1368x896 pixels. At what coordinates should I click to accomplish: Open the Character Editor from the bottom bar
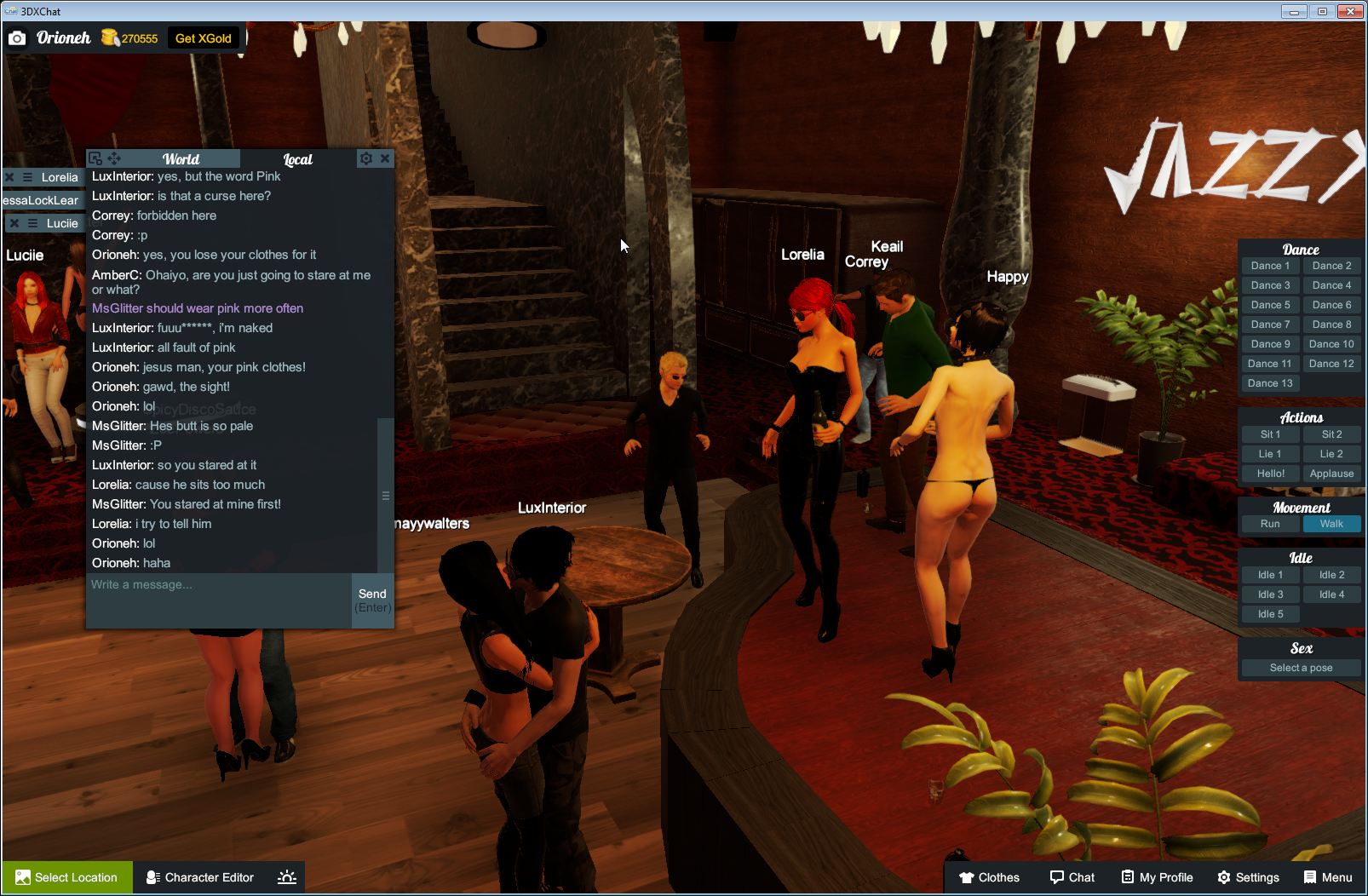199,877
